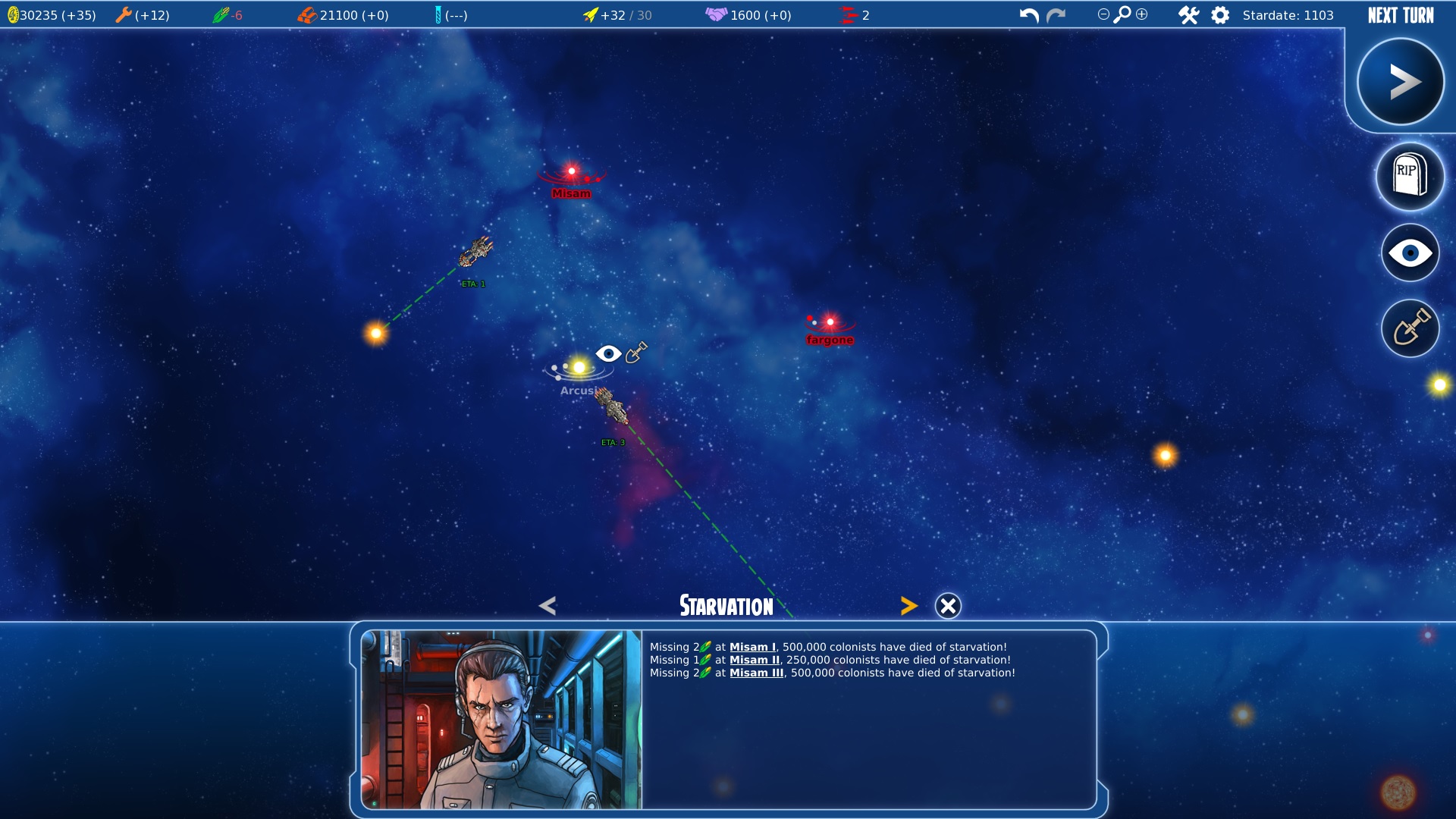The width and height of the screenshot is (1456, 819).
Task: Open the RIP tombstone report
Action: [x=1409, y=176]
